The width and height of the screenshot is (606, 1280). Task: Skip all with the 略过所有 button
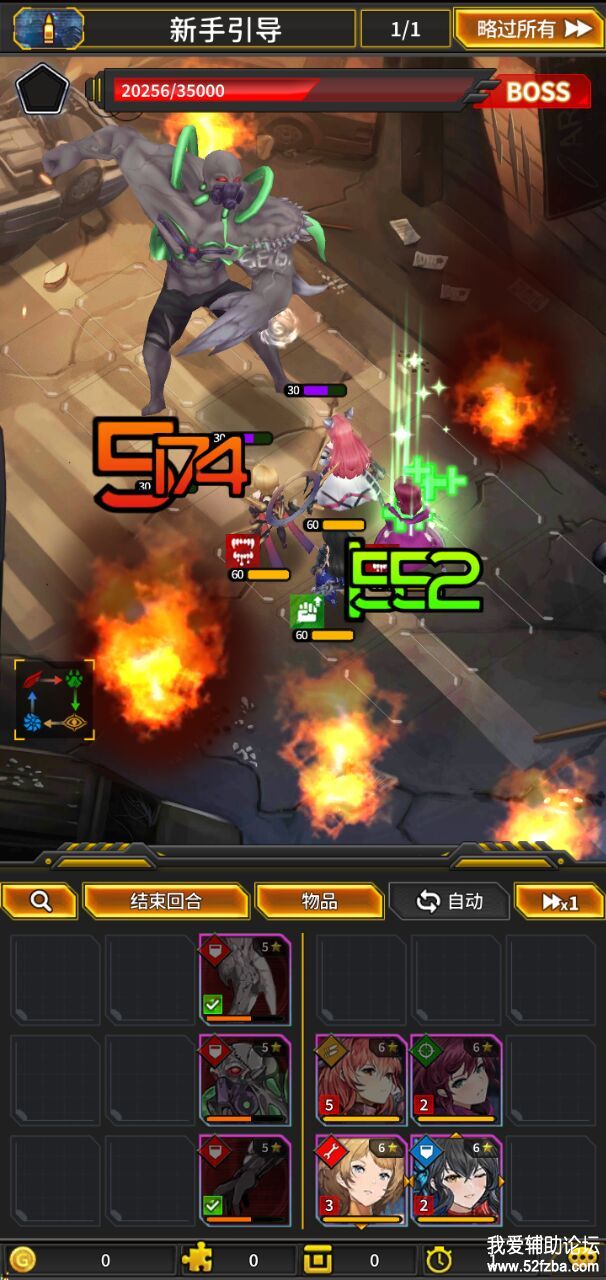point(528,28)
